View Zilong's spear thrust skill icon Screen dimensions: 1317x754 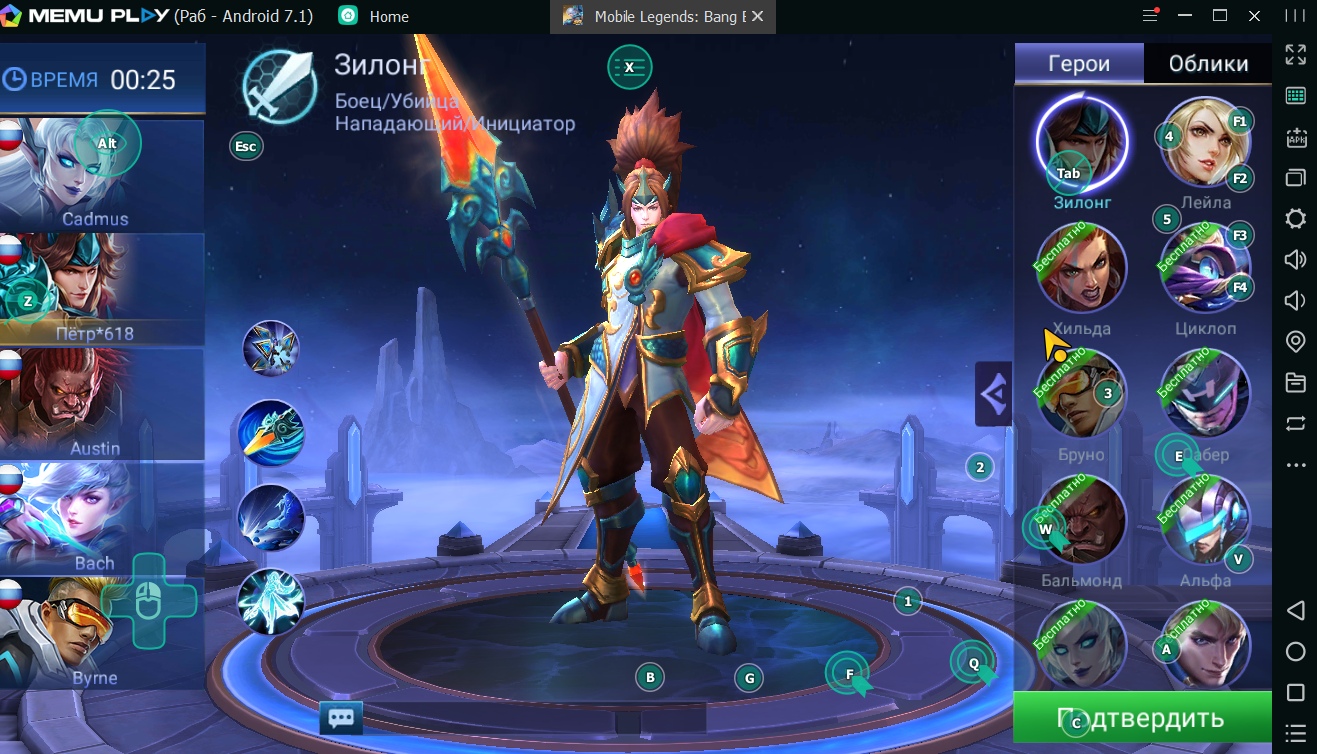click(x=271, y=432)
